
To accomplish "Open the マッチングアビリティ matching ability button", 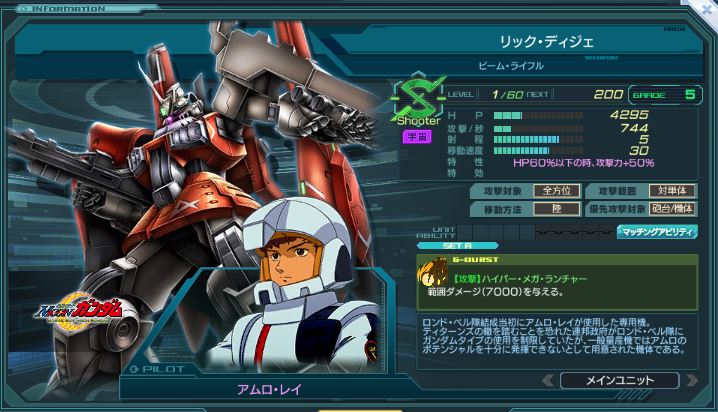I will click(x=657, y=231).
